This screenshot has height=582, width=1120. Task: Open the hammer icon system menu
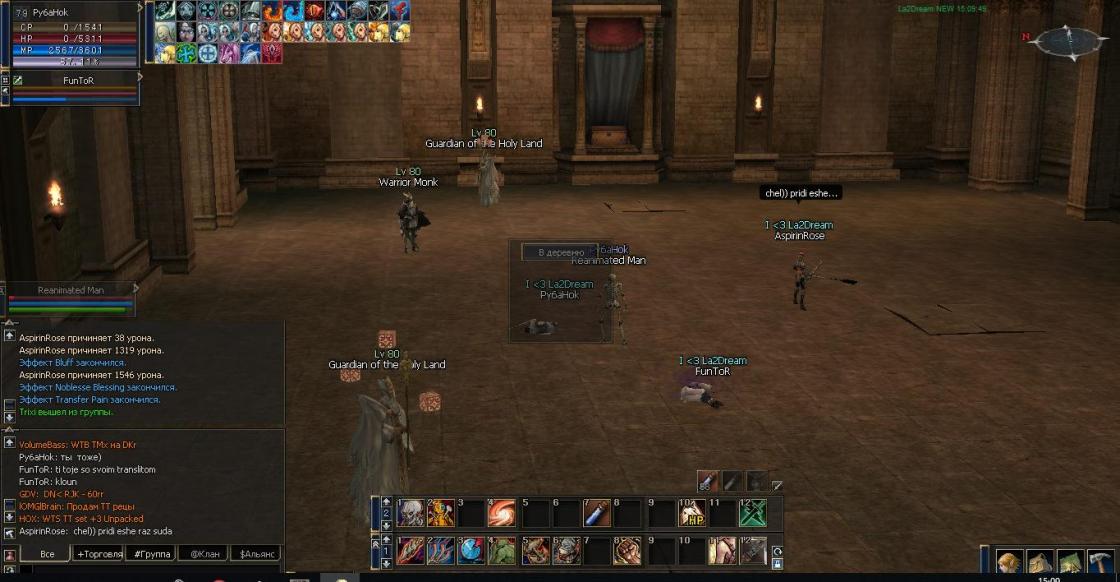pos(1101,562)
